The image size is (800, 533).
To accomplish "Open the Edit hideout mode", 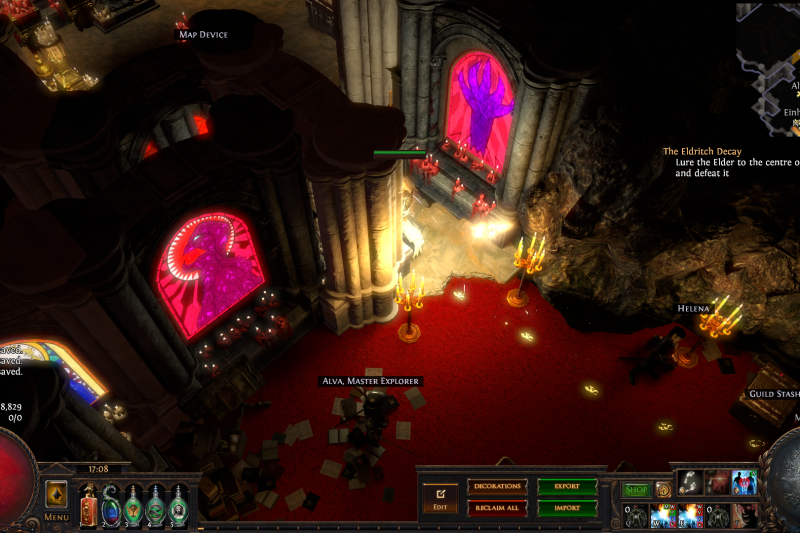I will 439,496.
